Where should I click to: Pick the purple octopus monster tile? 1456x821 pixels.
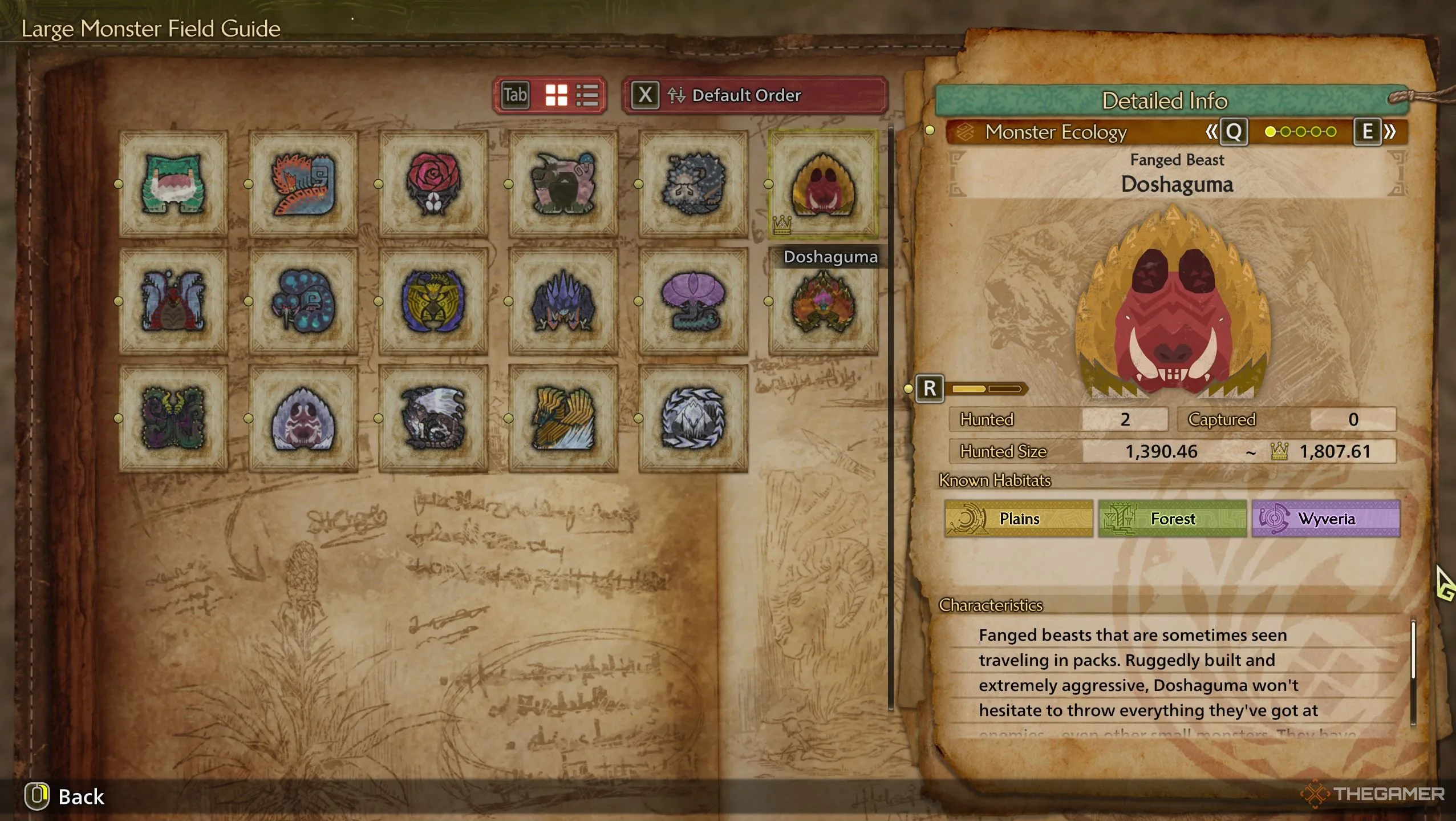[693, 301]
